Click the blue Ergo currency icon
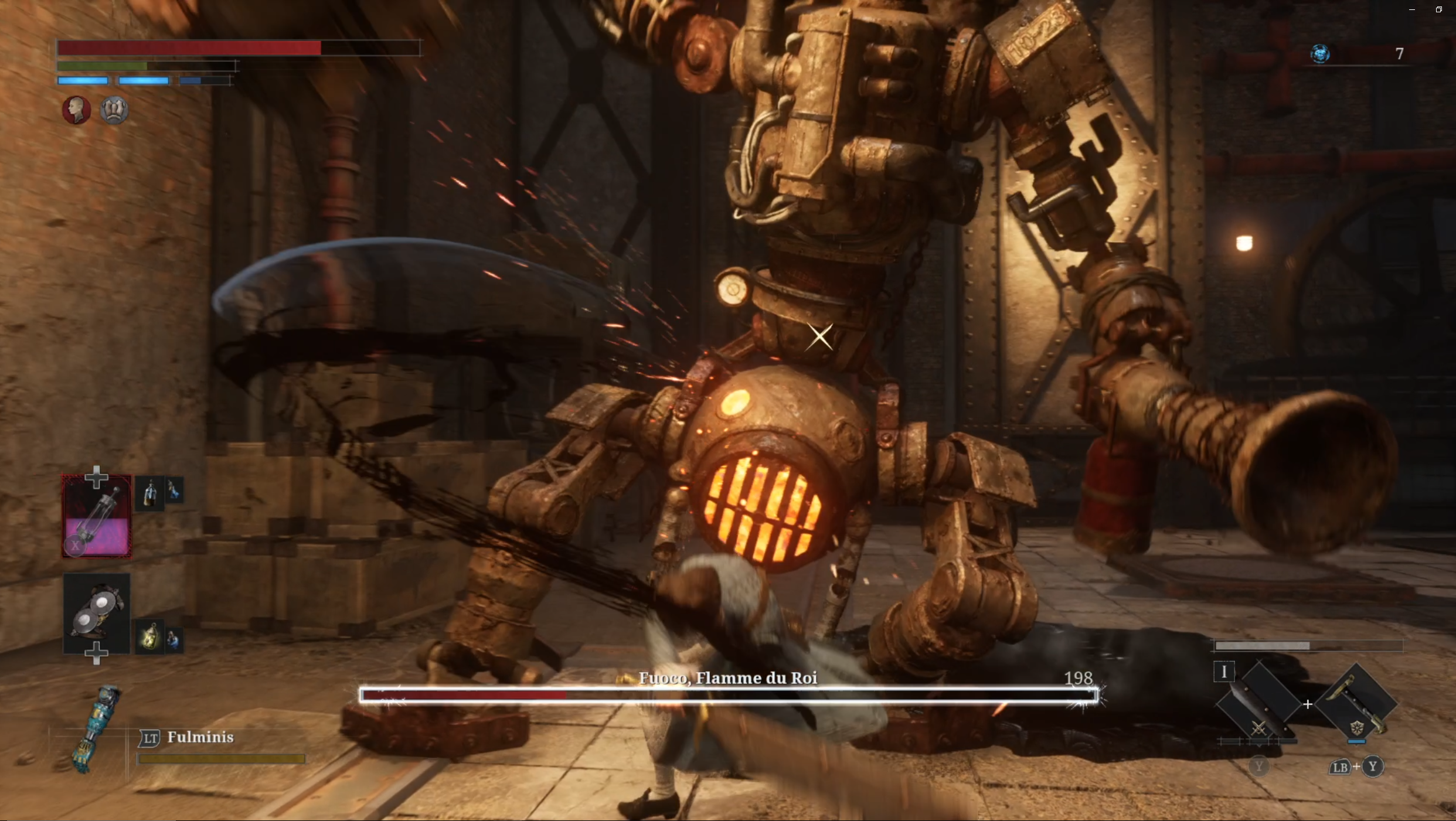The width and height of the screenshot is (1456, 821). pyautogui.click(x=1320, y=54)
